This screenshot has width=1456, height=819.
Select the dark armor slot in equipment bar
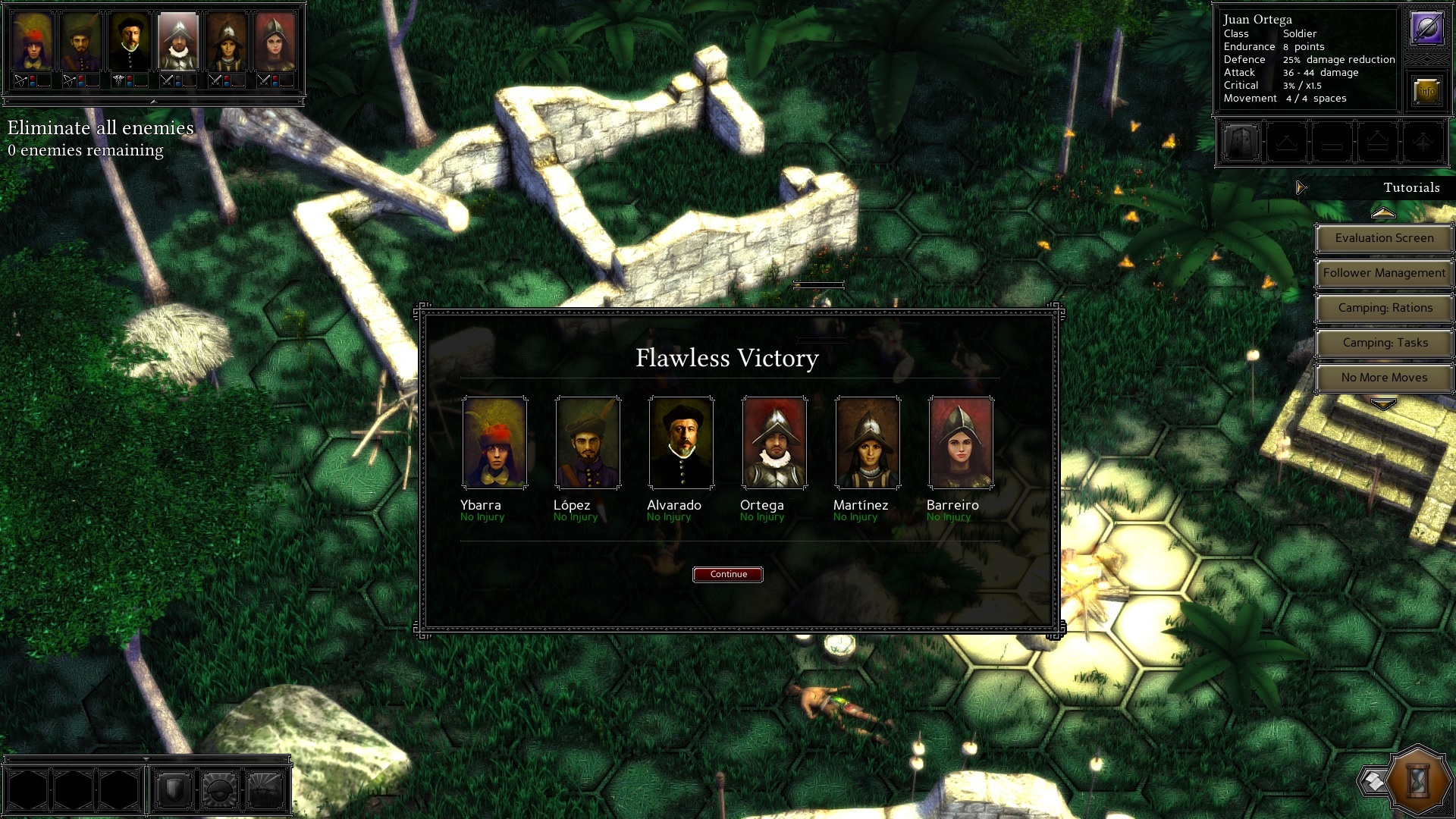pyautogui.click(x=1241, y=142)
